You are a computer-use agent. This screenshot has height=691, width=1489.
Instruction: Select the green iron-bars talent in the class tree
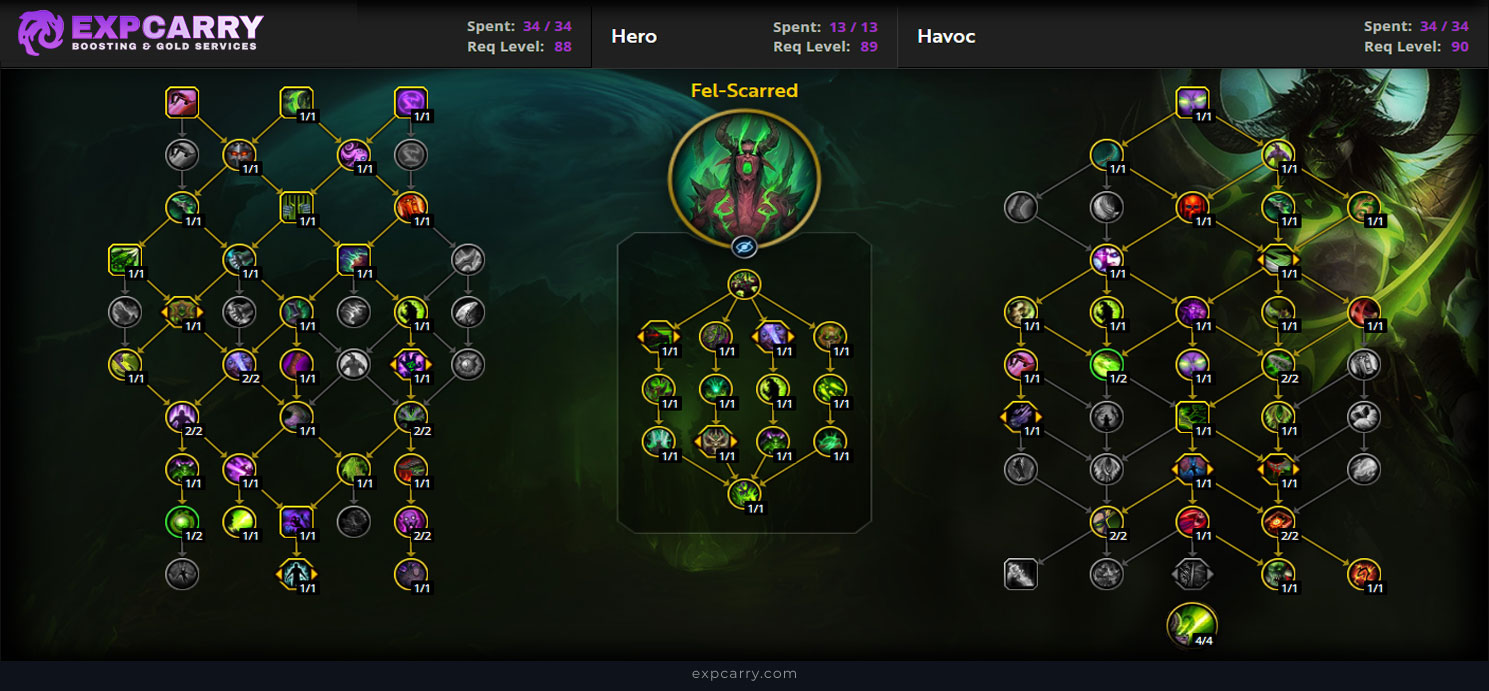coord(297,207)
